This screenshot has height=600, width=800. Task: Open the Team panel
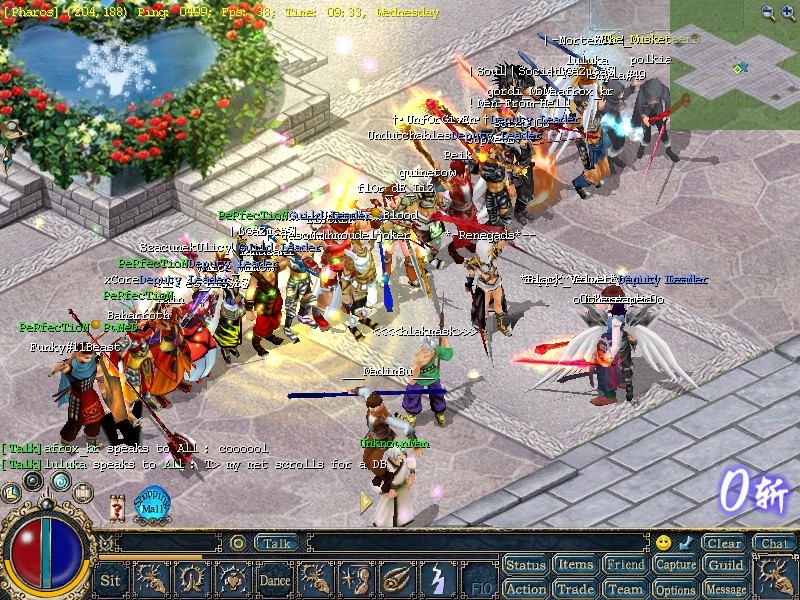pyautogui.click(x=625, y=589)
